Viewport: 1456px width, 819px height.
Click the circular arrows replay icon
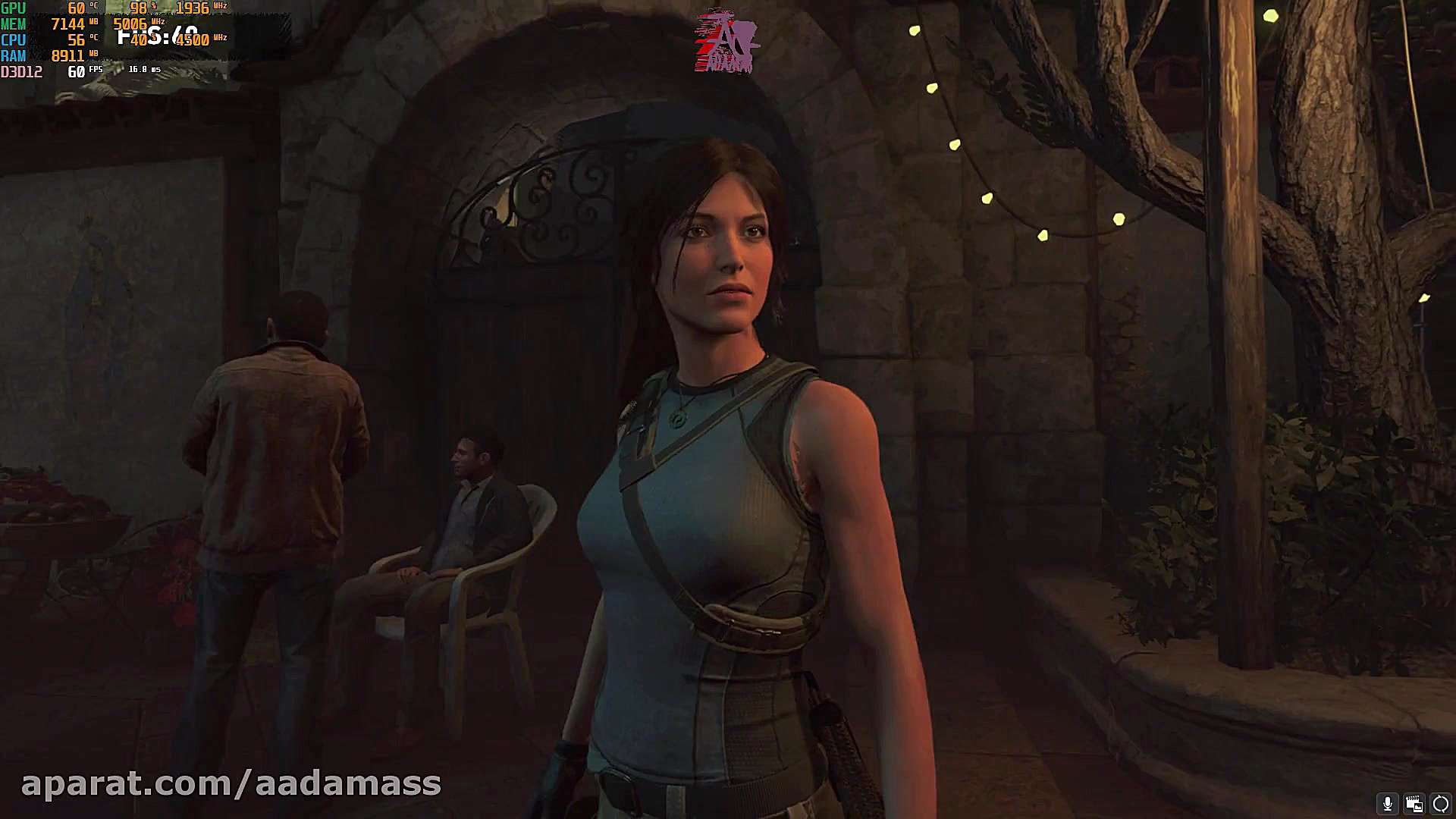pos(1440,804)
